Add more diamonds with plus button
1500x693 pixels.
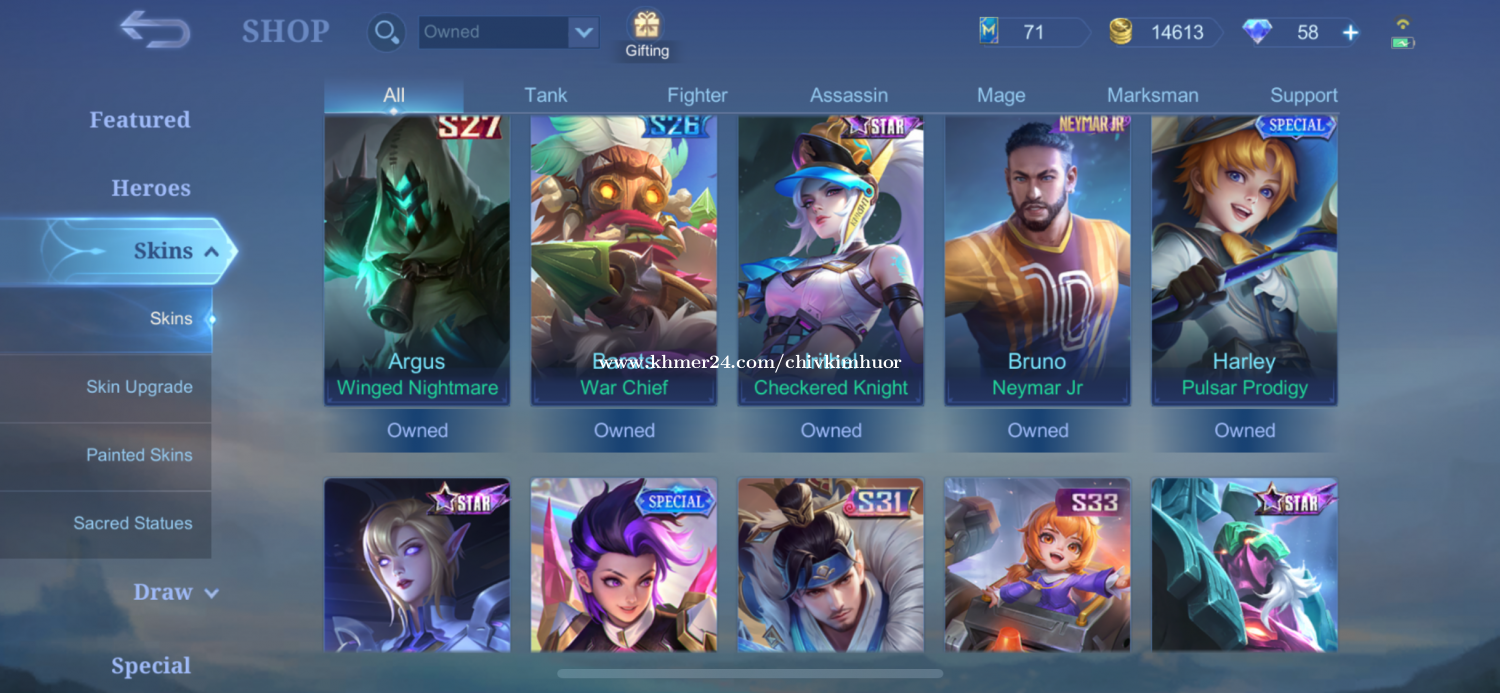1350,33
